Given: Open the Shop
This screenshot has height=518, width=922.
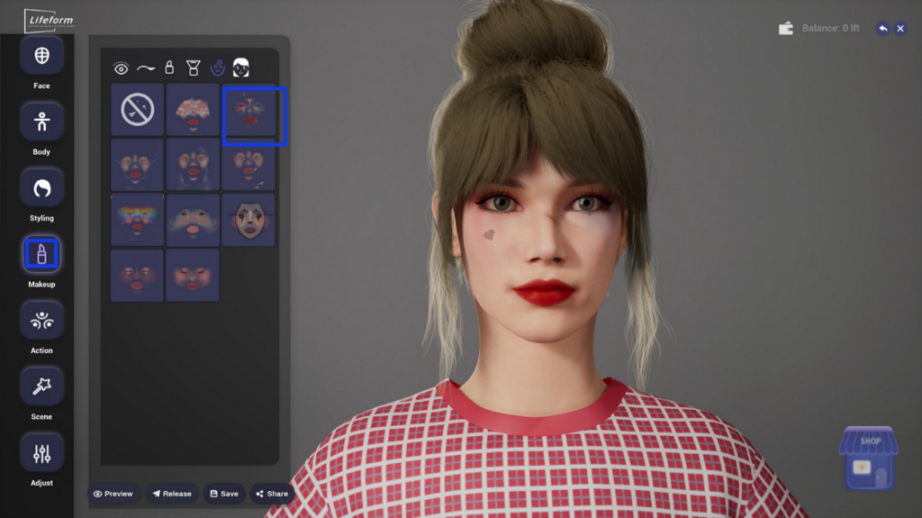Looking at the screenshot, I should click(867, 459).
